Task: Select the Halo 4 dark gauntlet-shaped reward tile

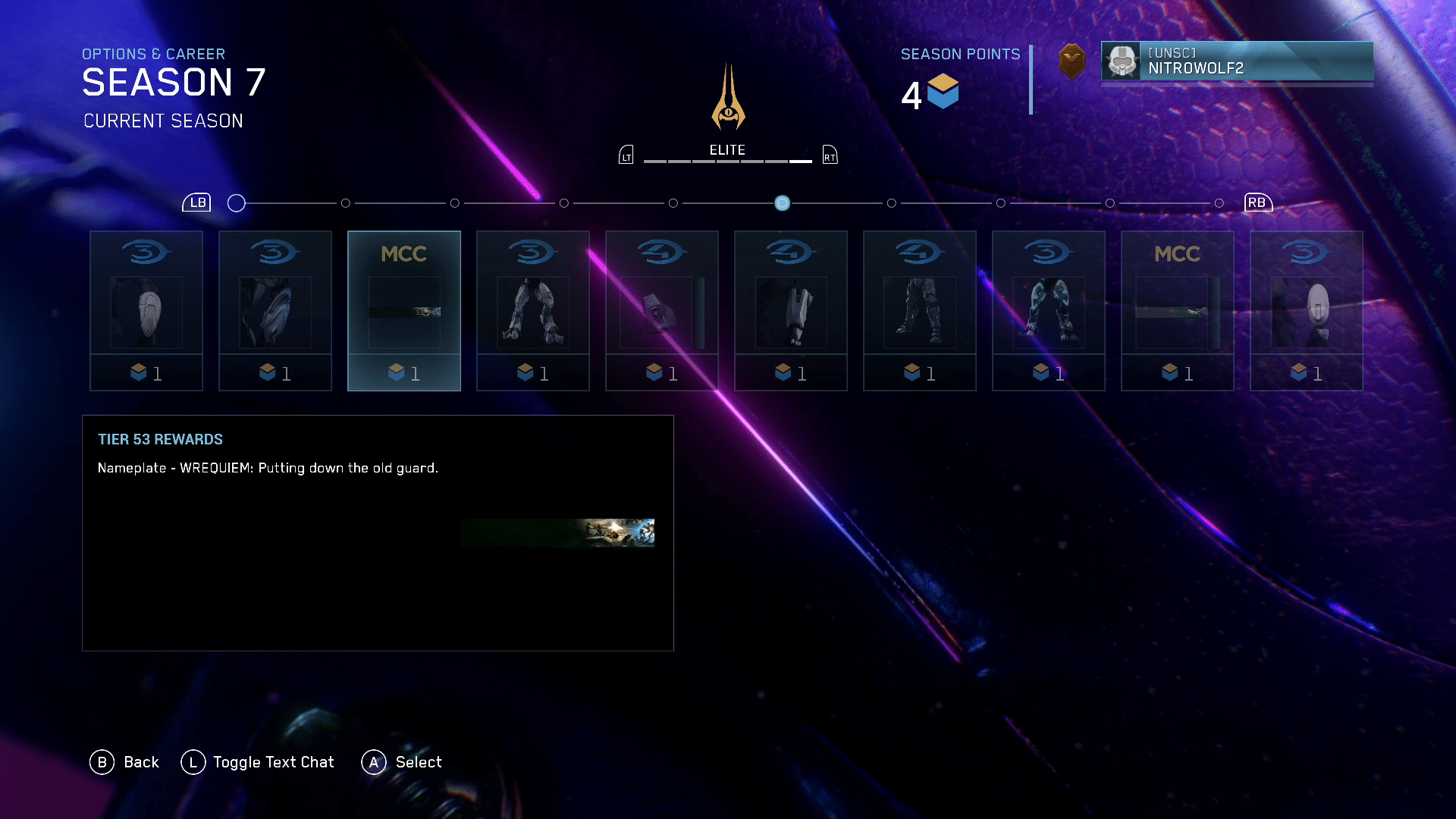Action: tap(661, 311)
